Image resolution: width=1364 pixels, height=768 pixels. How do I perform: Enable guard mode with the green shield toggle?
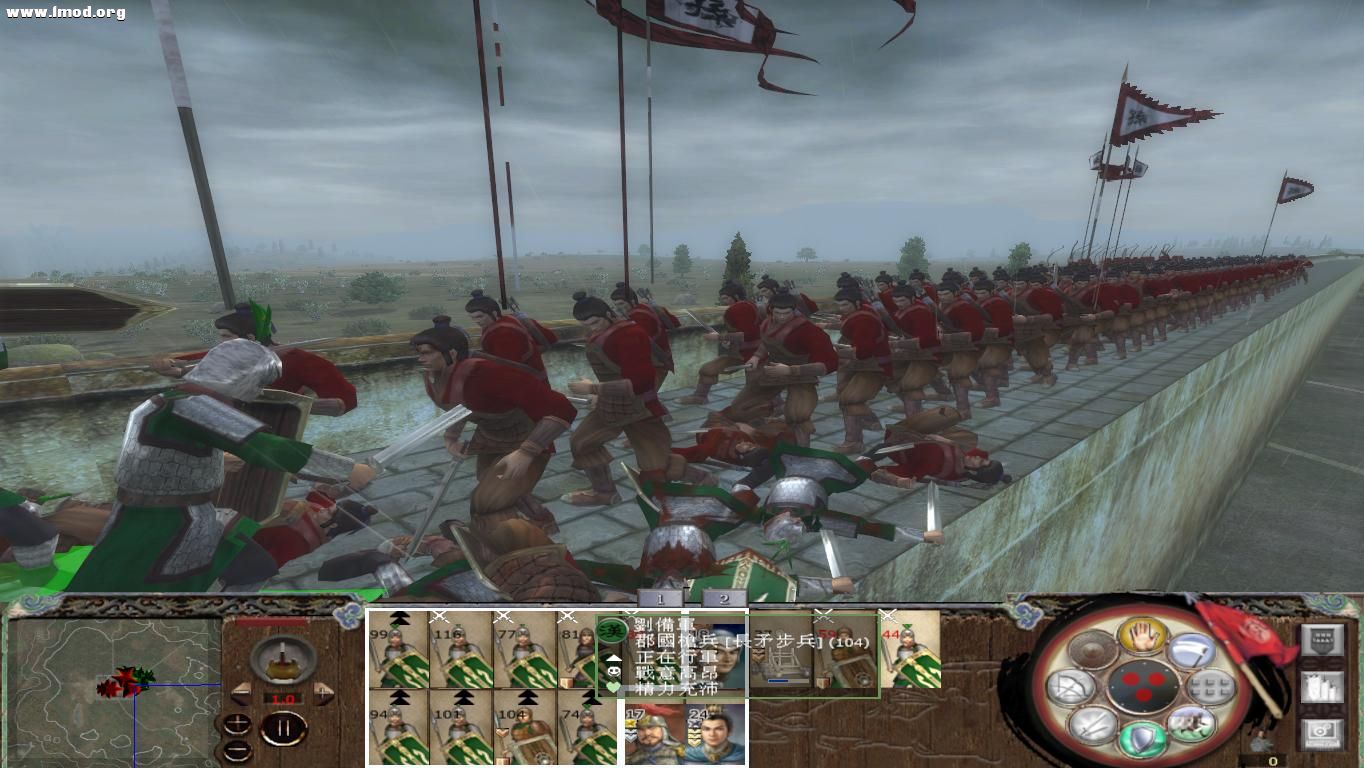click(1142, 738)
